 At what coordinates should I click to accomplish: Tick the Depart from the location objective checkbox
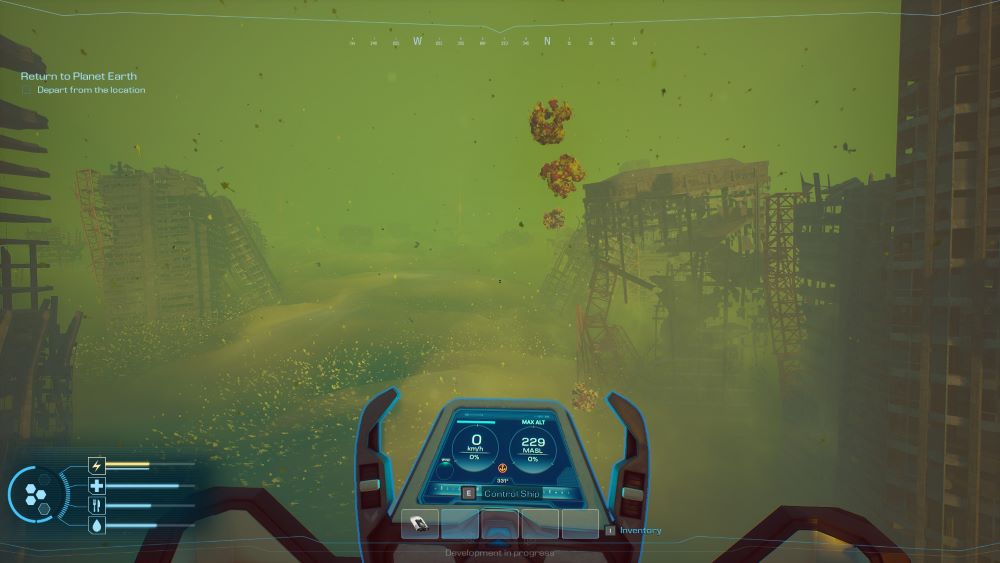[27, 90]
